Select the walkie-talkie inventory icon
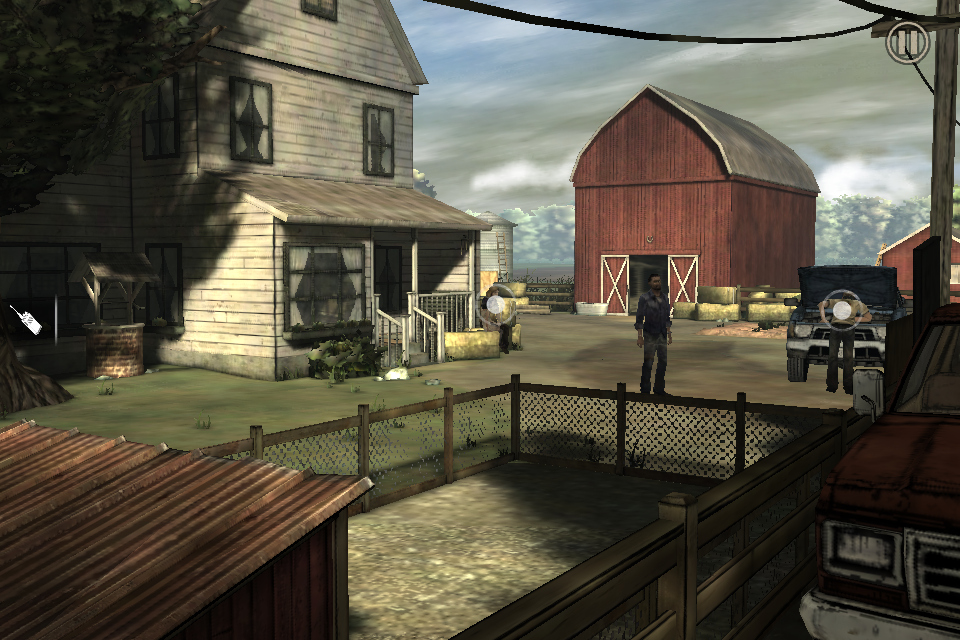This screenshot has height=640, width=960. pos(26,320)
